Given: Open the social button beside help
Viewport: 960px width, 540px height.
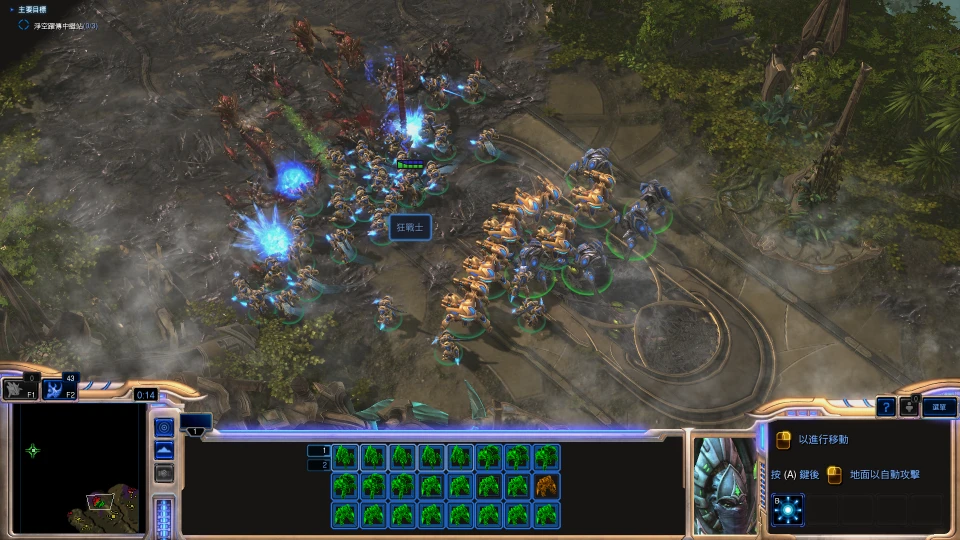Looking at the screenshot, I should click(x=909, y=406).
